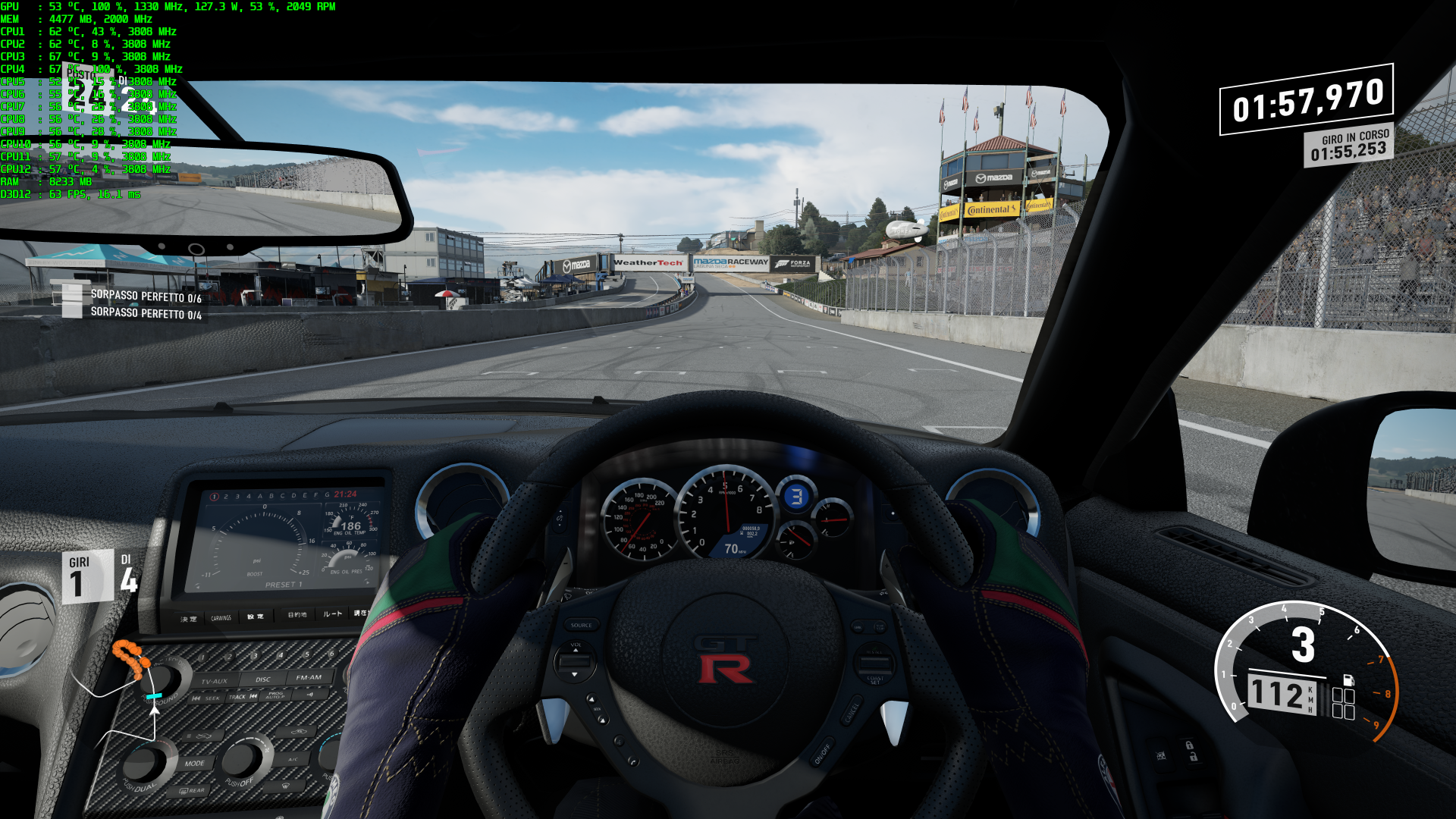Select the Sorpasso Perfetto 0/4 objective
This screenshot has width=1456, height=819.
pos(145,312)
